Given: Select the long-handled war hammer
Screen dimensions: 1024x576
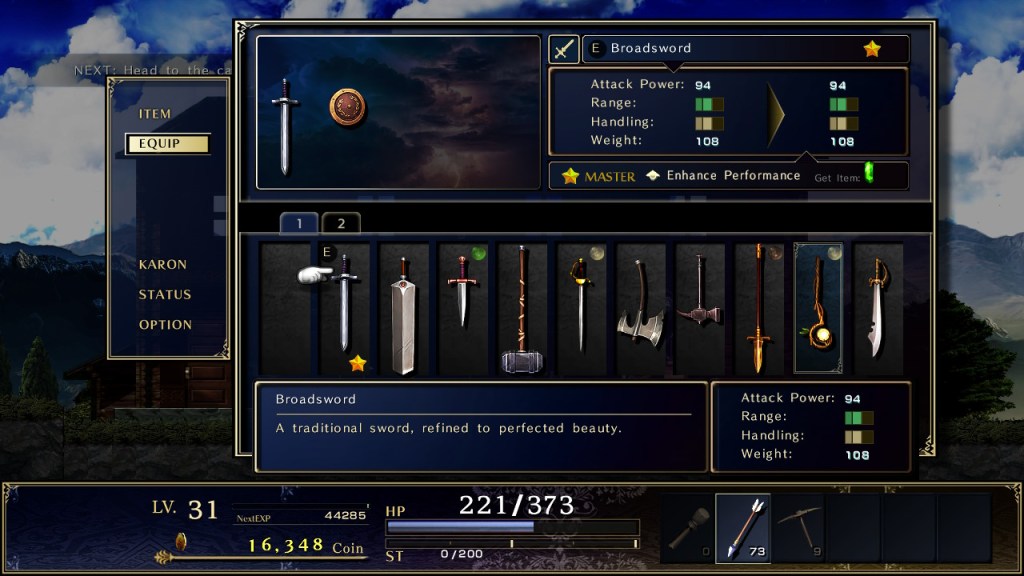Looking at the screenshot, I should pyautogui.click(x=521, y=308).
